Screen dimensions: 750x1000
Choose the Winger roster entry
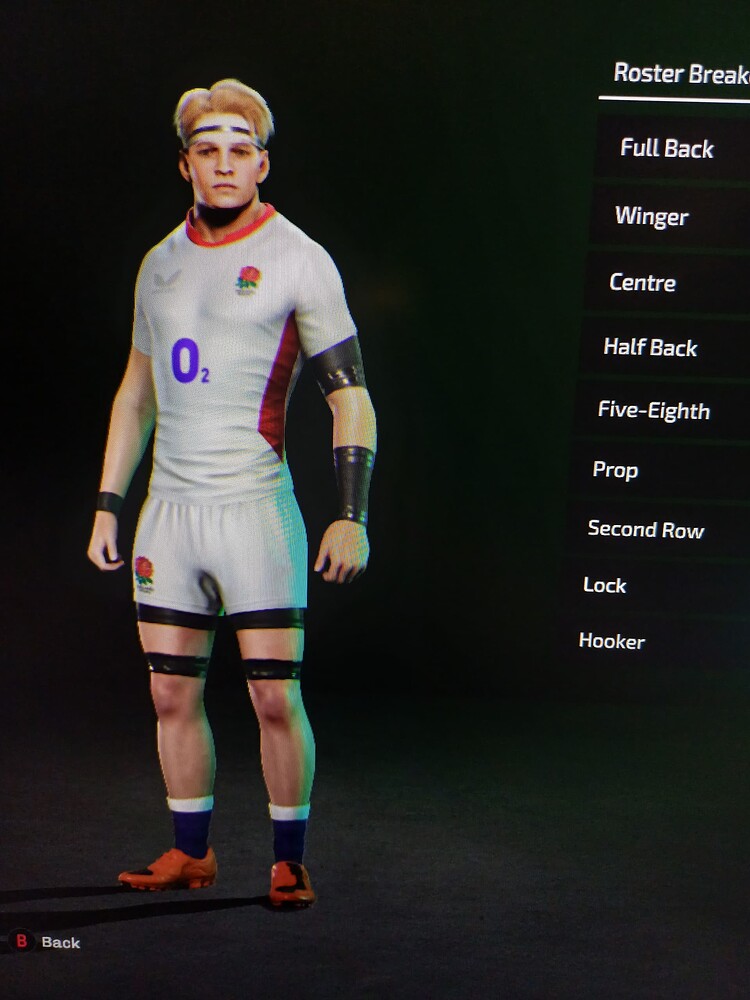652,216
